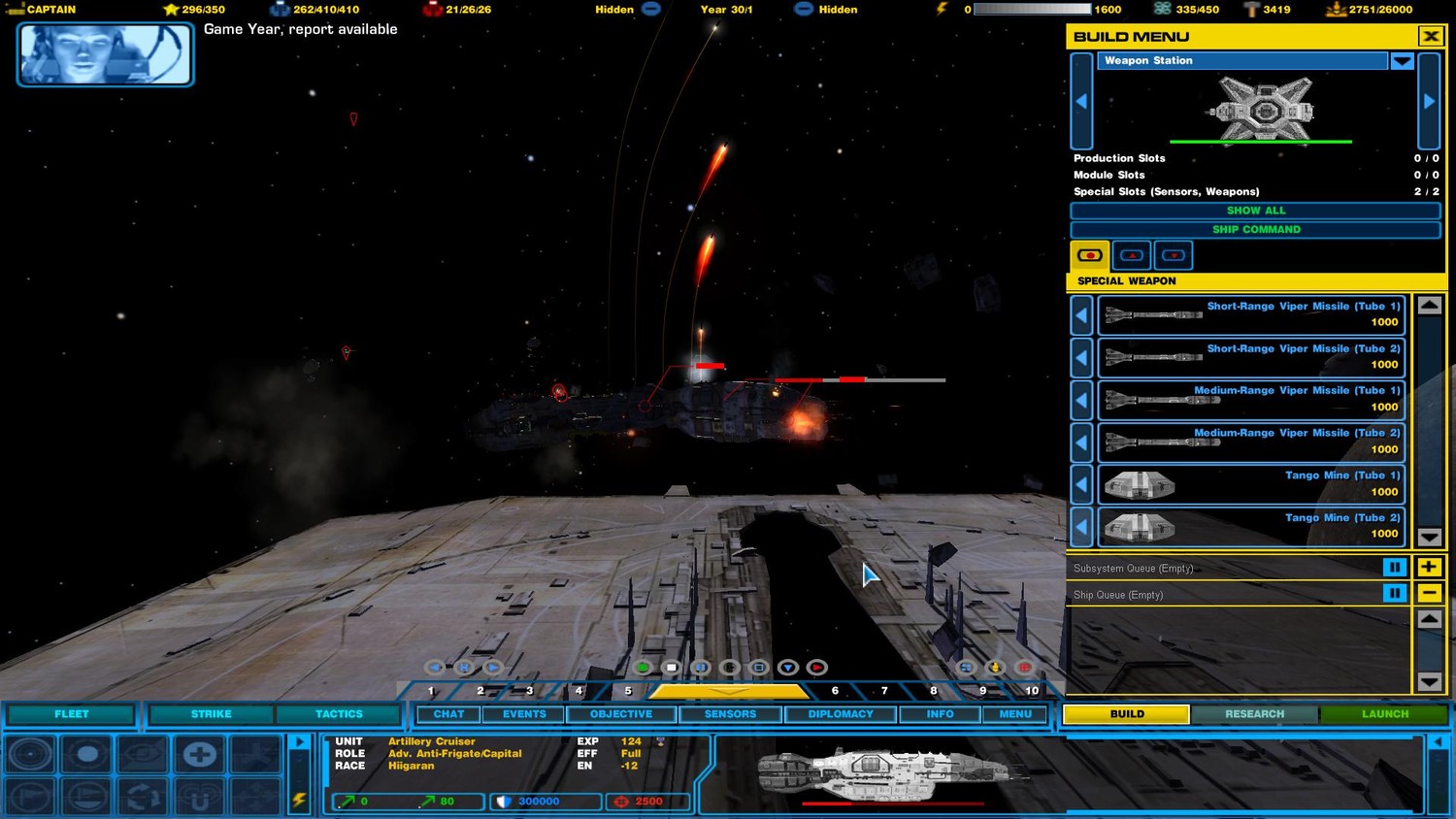Open the Events log
This screenshot has height=819, width=1456.
click(524, 714)
